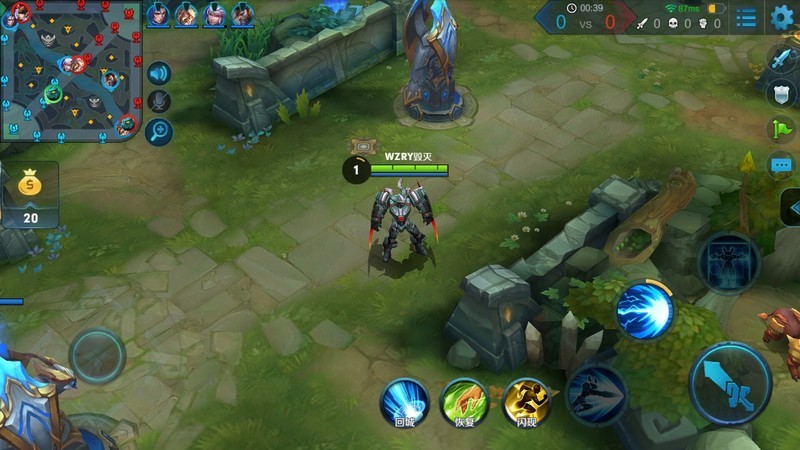800x450 pixels.
Task: Toggle the speaker sound button
Action: (x=158, y=73)
